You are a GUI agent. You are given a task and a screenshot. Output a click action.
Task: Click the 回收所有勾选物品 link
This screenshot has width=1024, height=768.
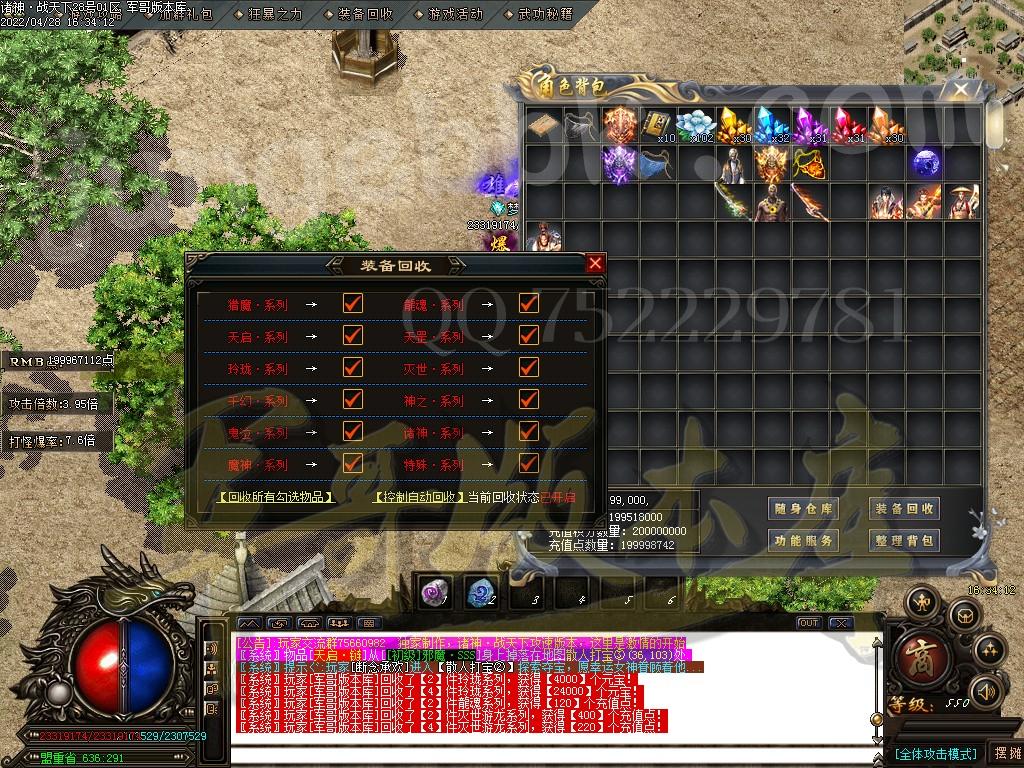coord(276,497)
